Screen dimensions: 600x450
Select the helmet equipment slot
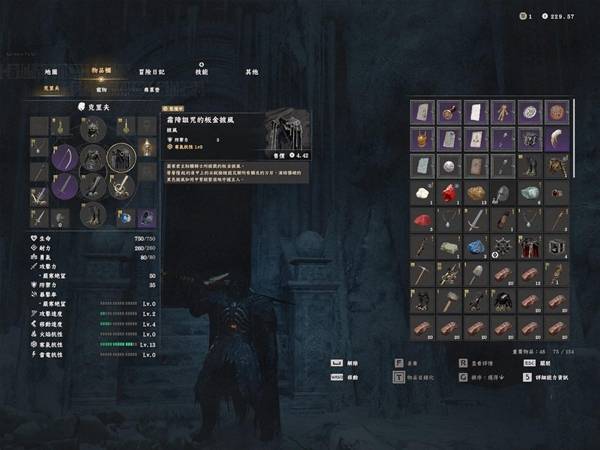[x=93, y=129]
